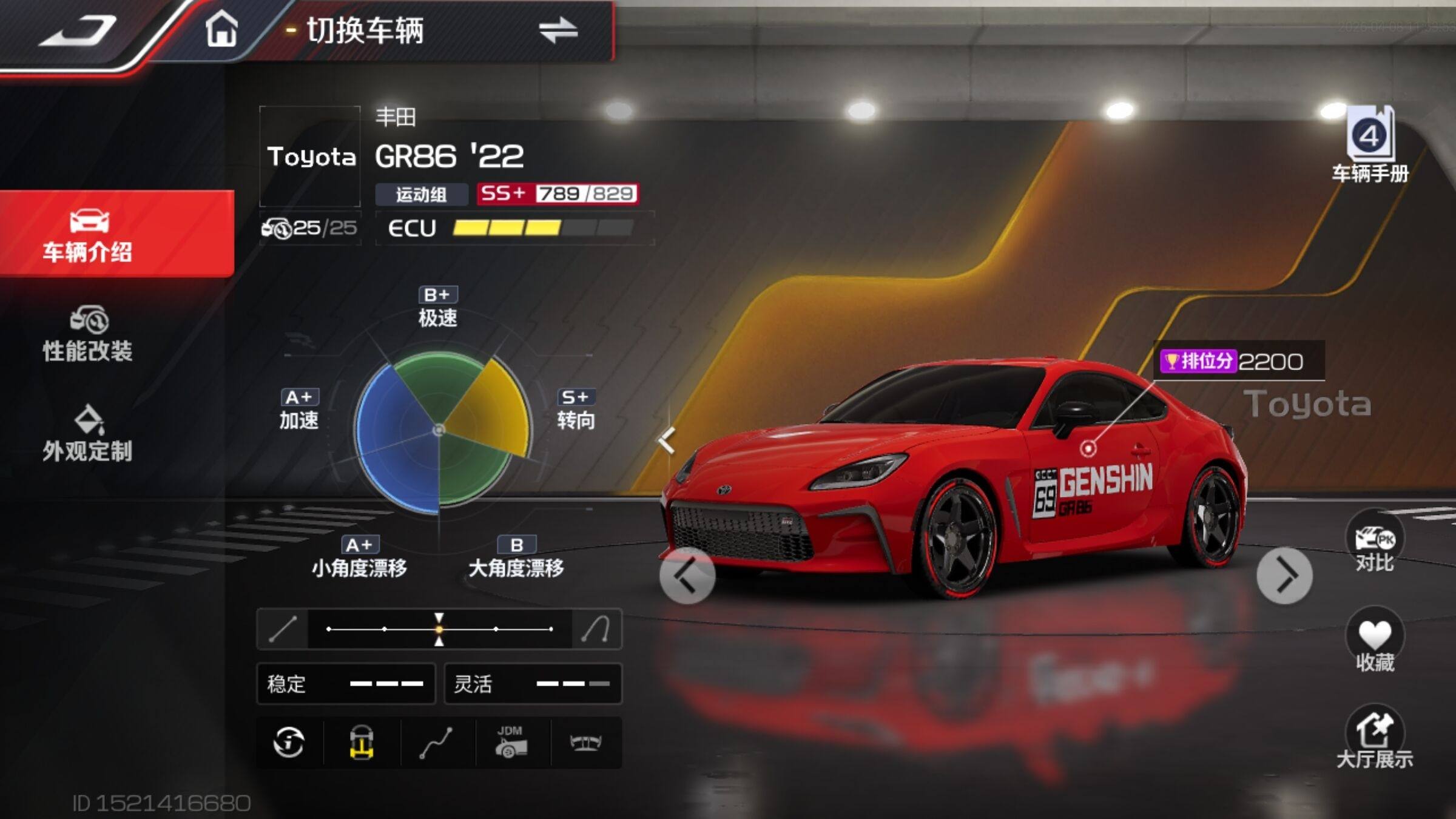Select the 车辆介绍 vehicle intro tab

(x=89, y=235)
